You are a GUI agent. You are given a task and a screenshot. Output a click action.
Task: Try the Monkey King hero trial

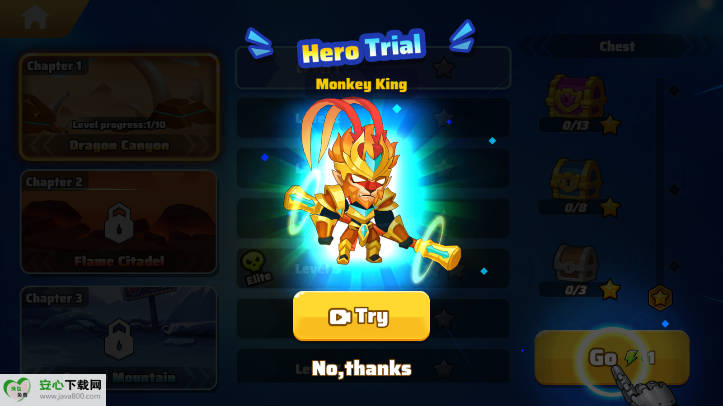tap(361, 316)
